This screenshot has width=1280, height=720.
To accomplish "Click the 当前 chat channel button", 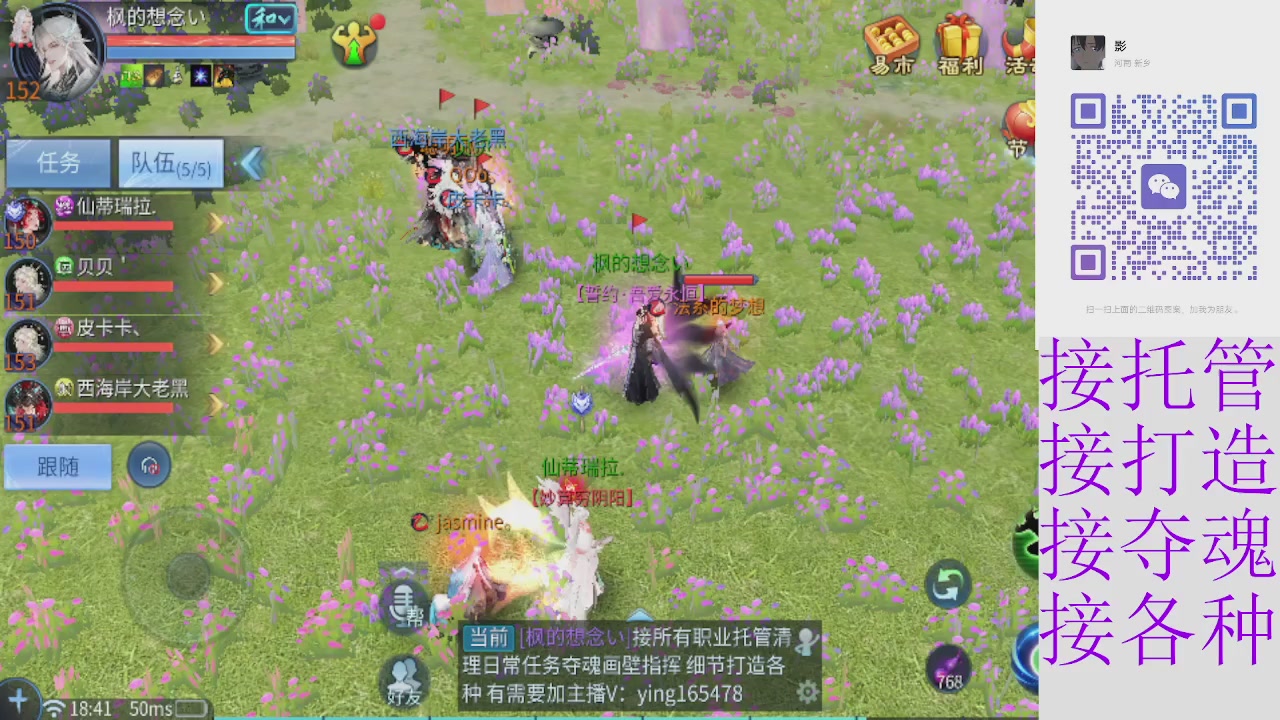I will 489,636.
